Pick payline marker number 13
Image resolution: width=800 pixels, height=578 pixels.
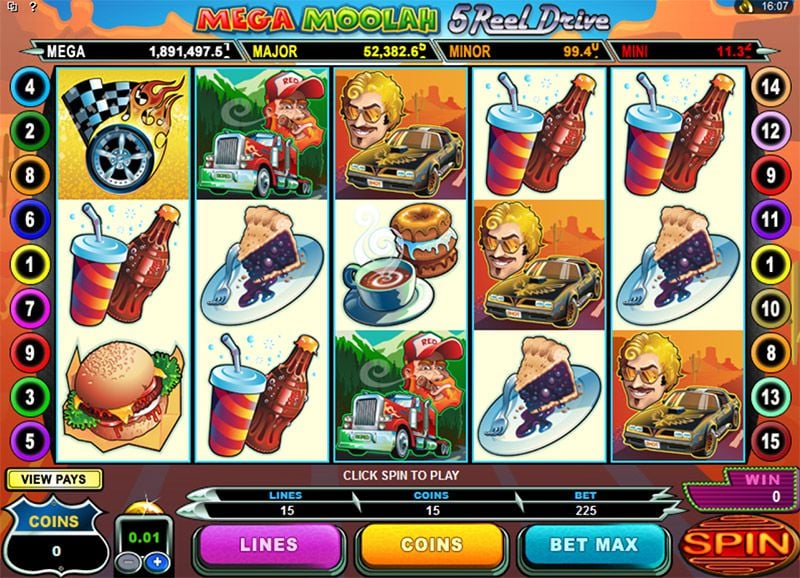(769, 397)
